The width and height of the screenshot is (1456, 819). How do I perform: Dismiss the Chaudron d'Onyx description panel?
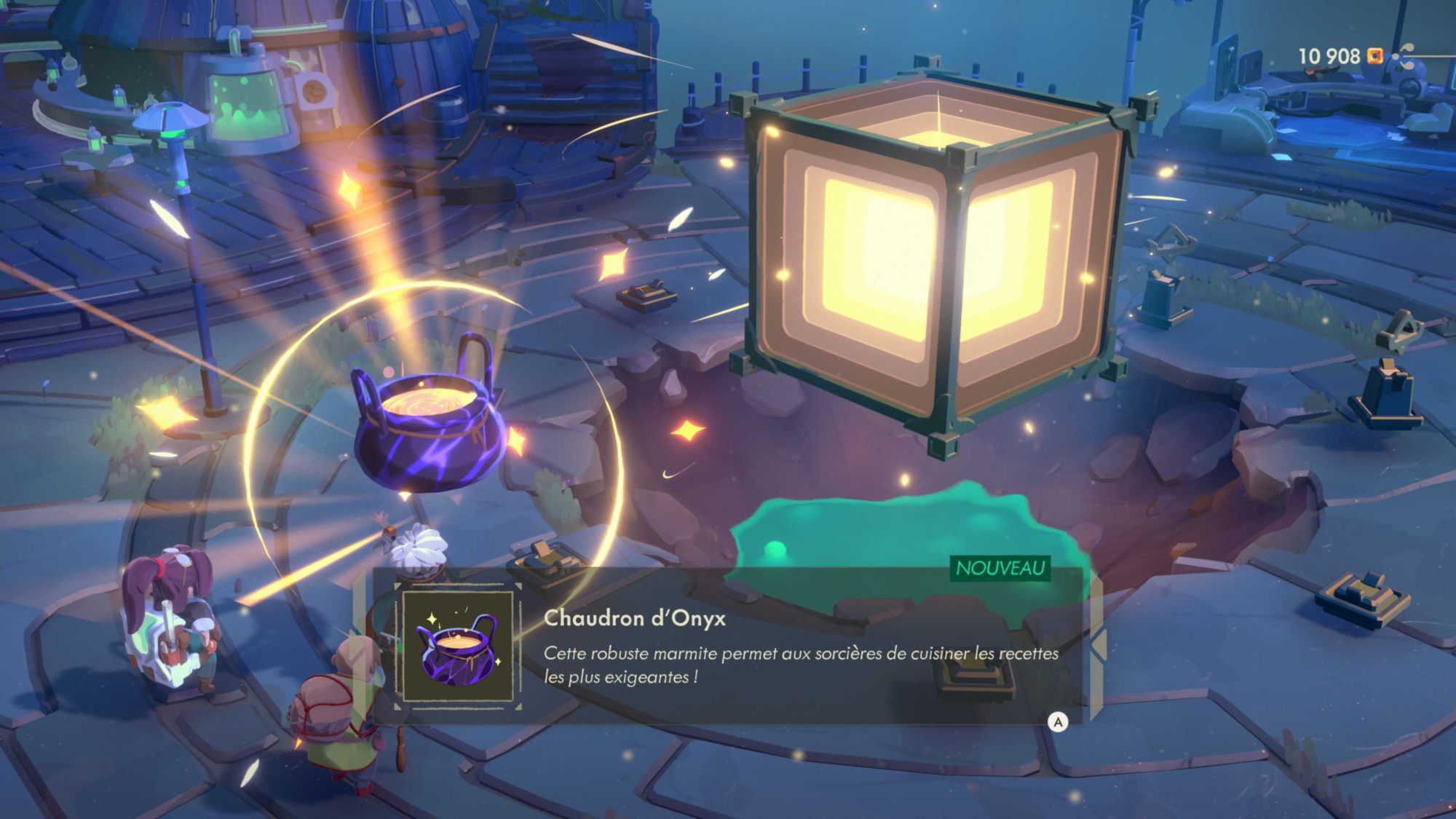1057,721
